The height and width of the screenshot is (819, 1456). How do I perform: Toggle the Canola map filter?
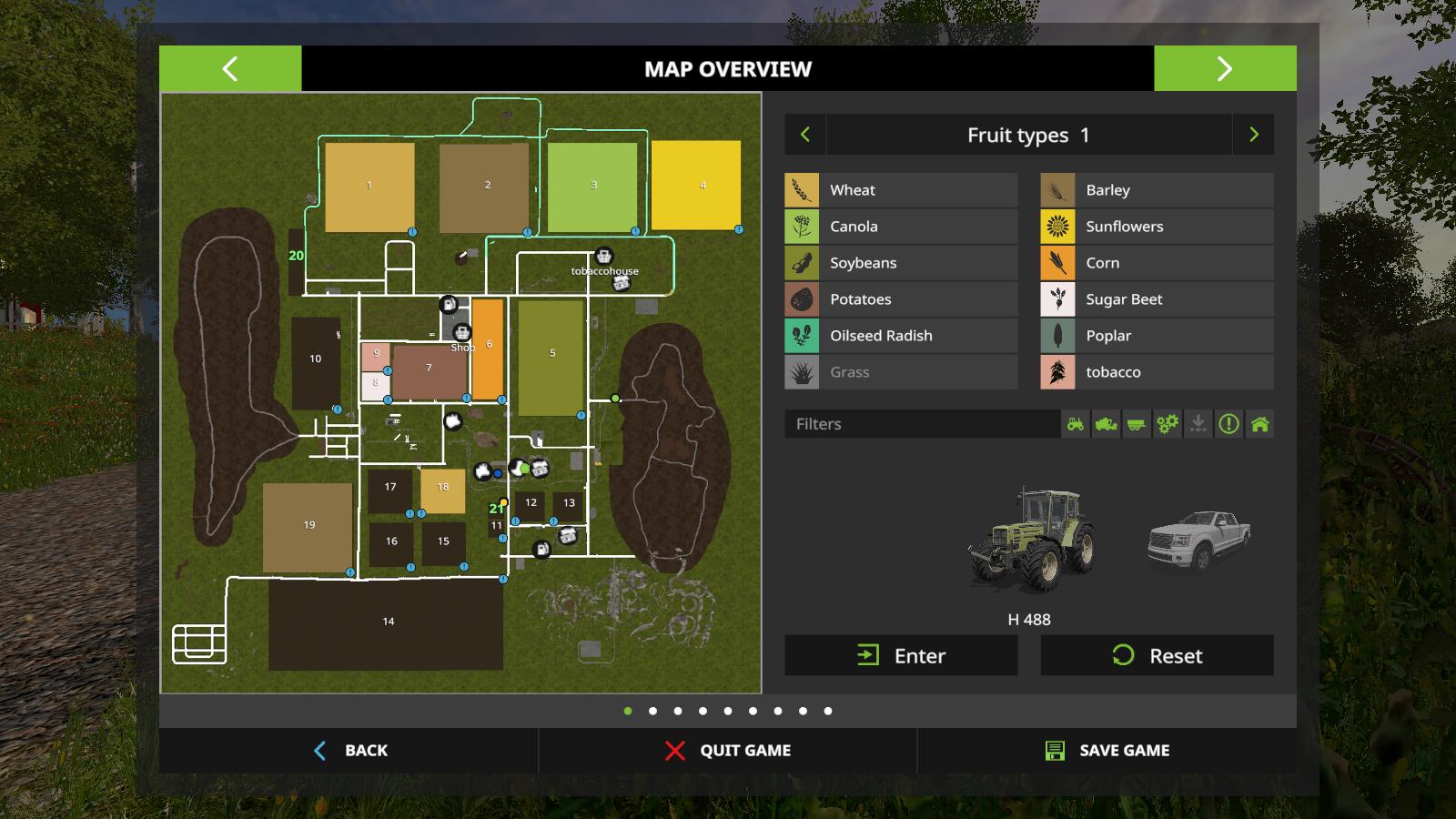pyautogui.click(x=901, y=227)
